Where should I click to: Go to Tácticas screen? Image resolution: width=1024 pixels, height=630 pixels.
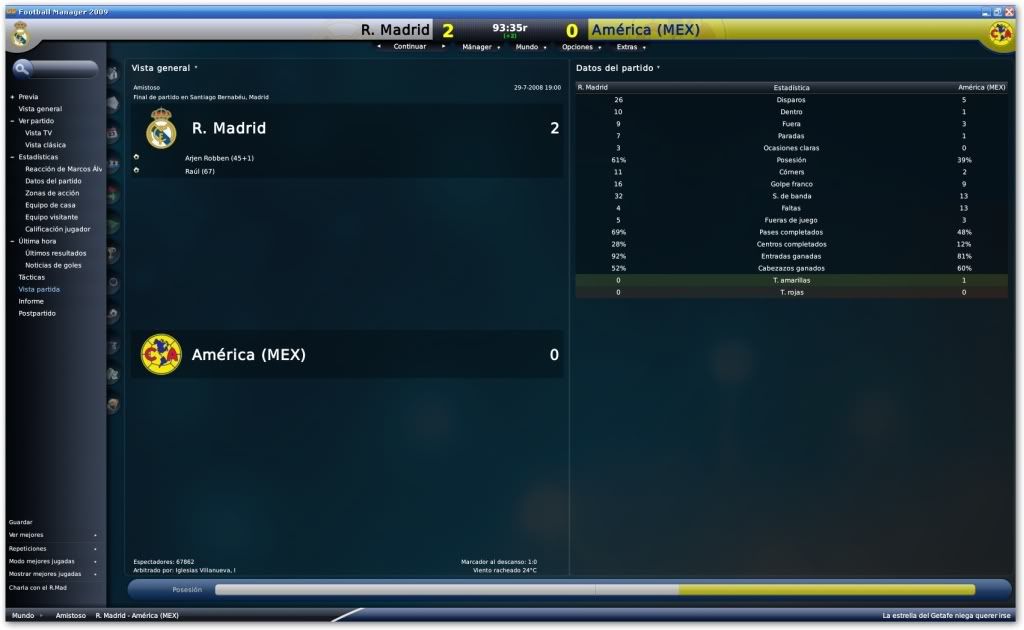coord(32,277)
